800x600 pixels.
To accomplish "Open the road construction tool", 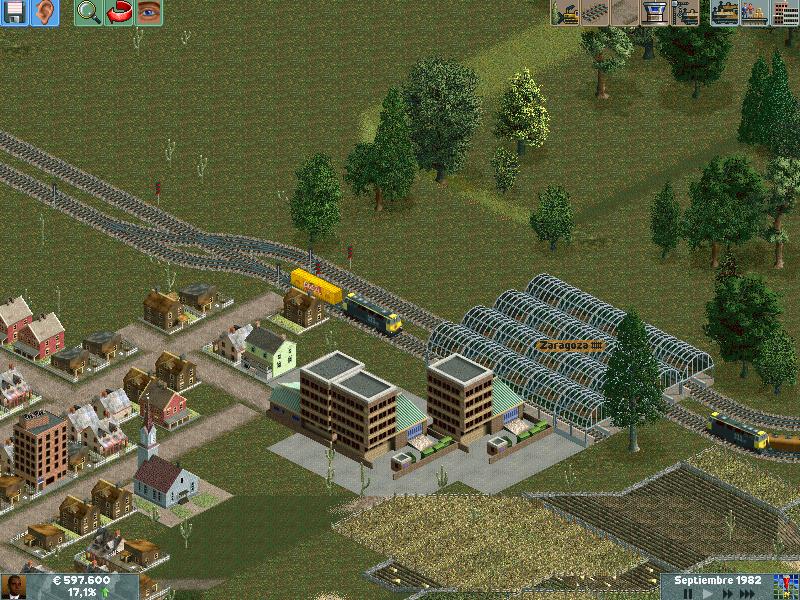I will (627, 12).
